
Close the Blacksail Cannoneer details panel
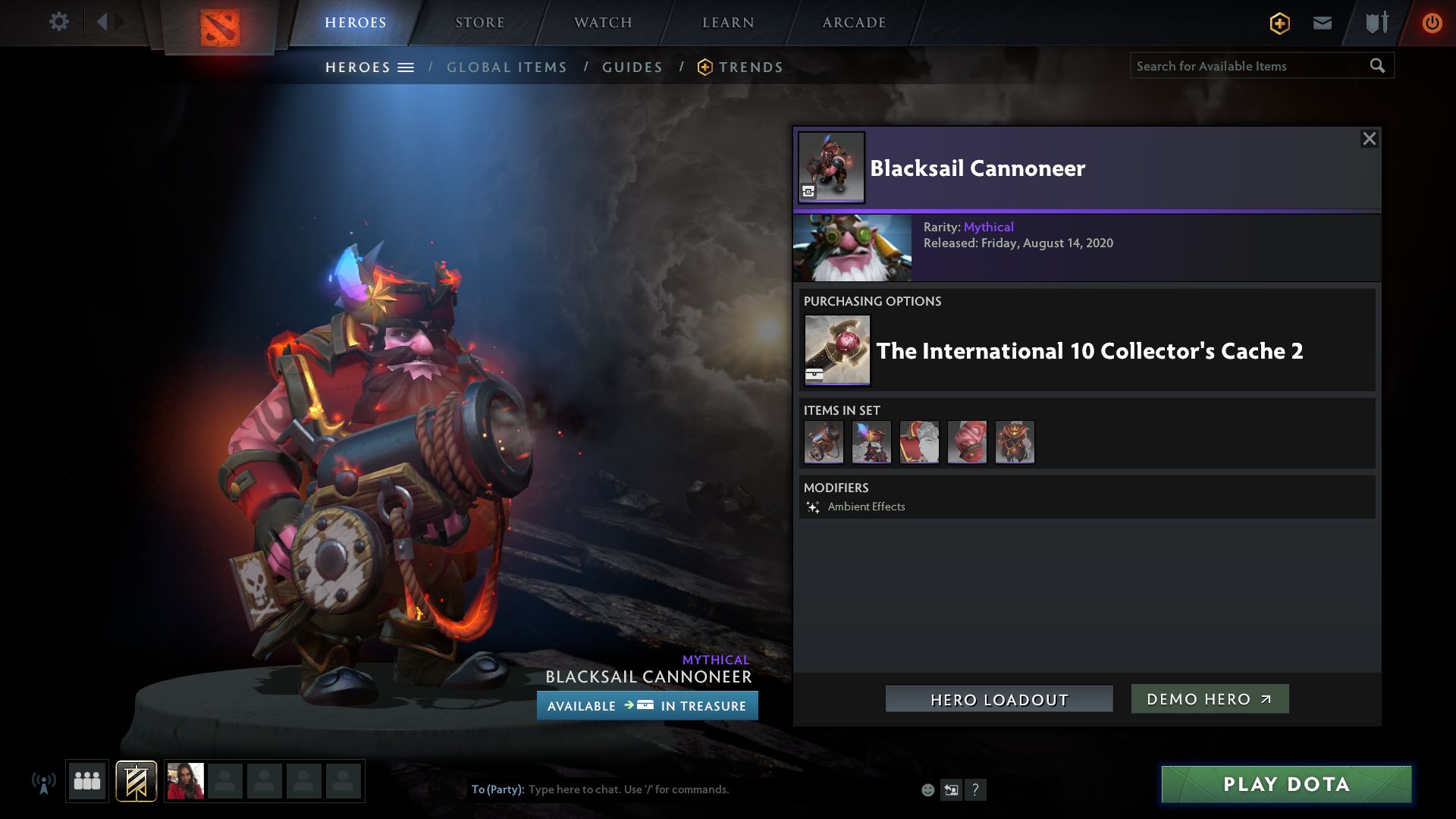(1369, 139)
